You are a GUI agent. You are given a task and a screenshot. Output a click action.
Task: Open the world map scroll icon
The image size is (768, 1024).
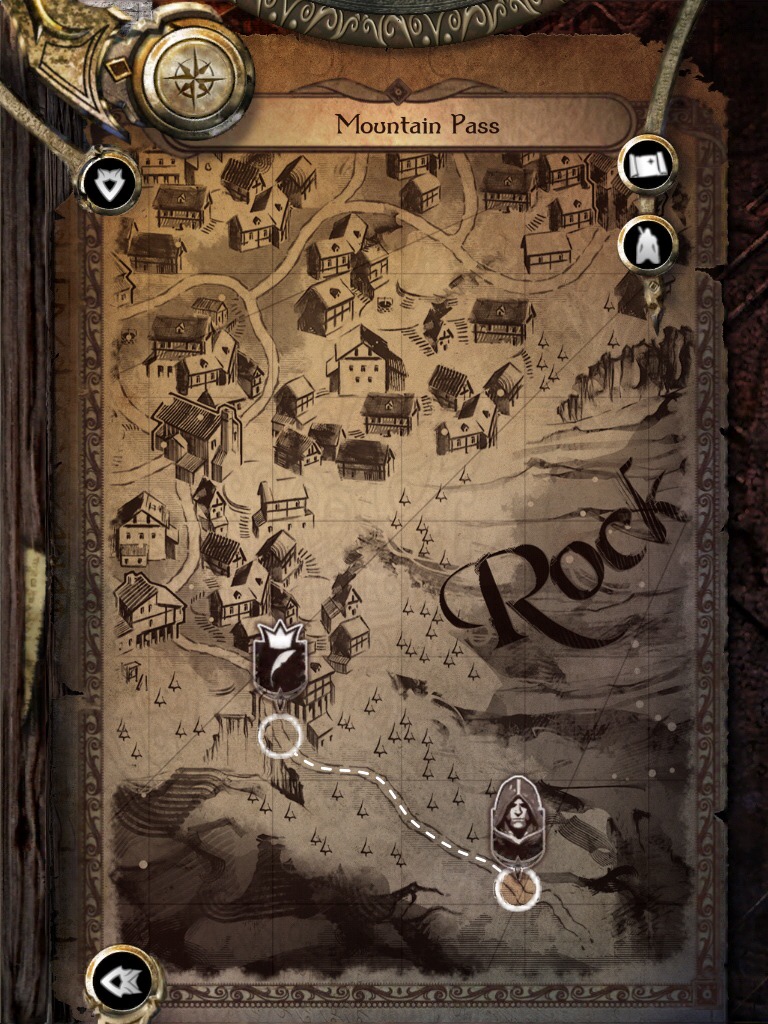coord(647,164)
